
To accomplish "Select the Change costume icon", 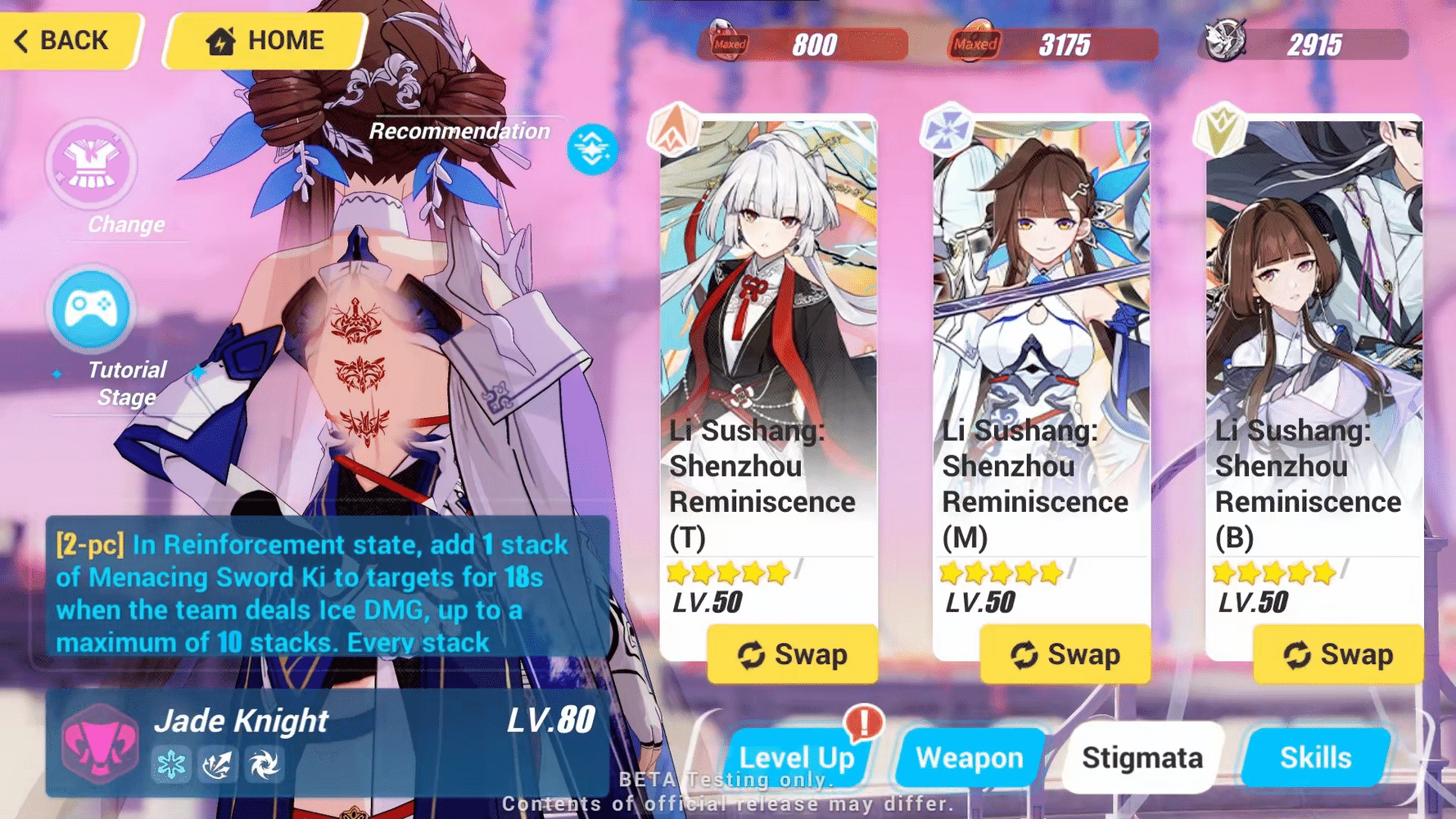I will tap(91, 165).
